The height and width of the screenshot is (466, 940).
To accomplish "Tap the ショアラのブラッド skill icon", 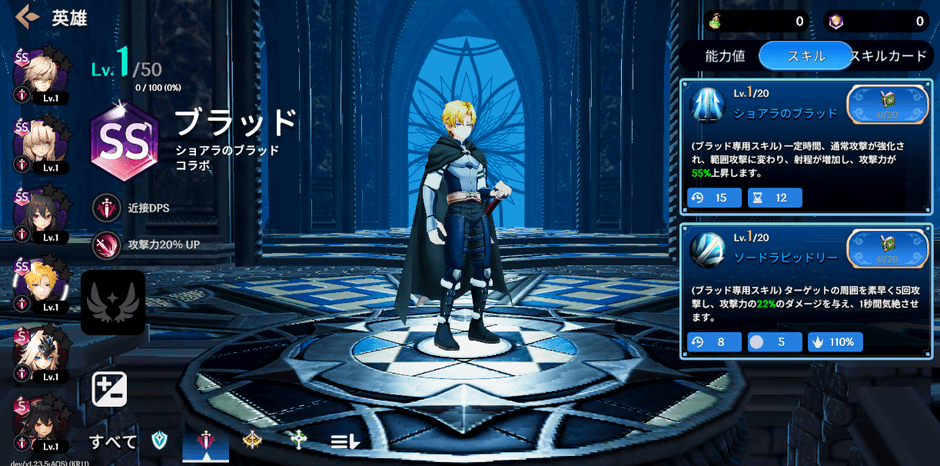I will tap(710, 104).
